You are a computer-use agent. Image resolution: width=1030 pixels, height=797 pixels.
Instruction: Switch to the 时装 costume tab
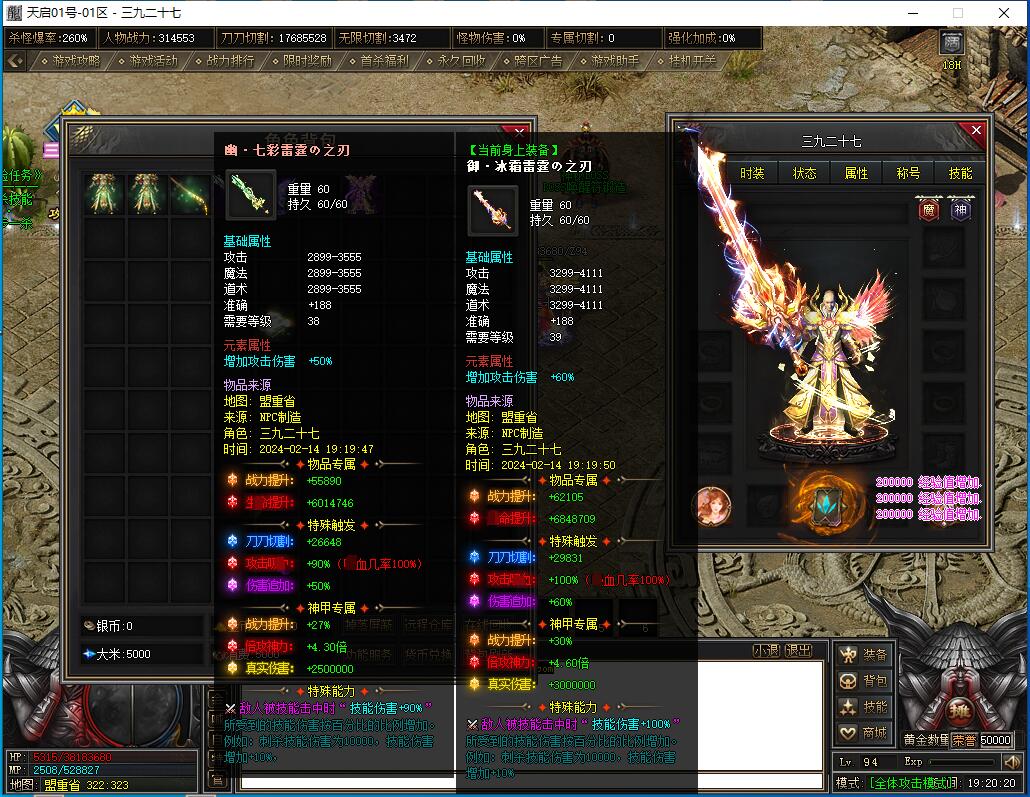tap(752, 173)
